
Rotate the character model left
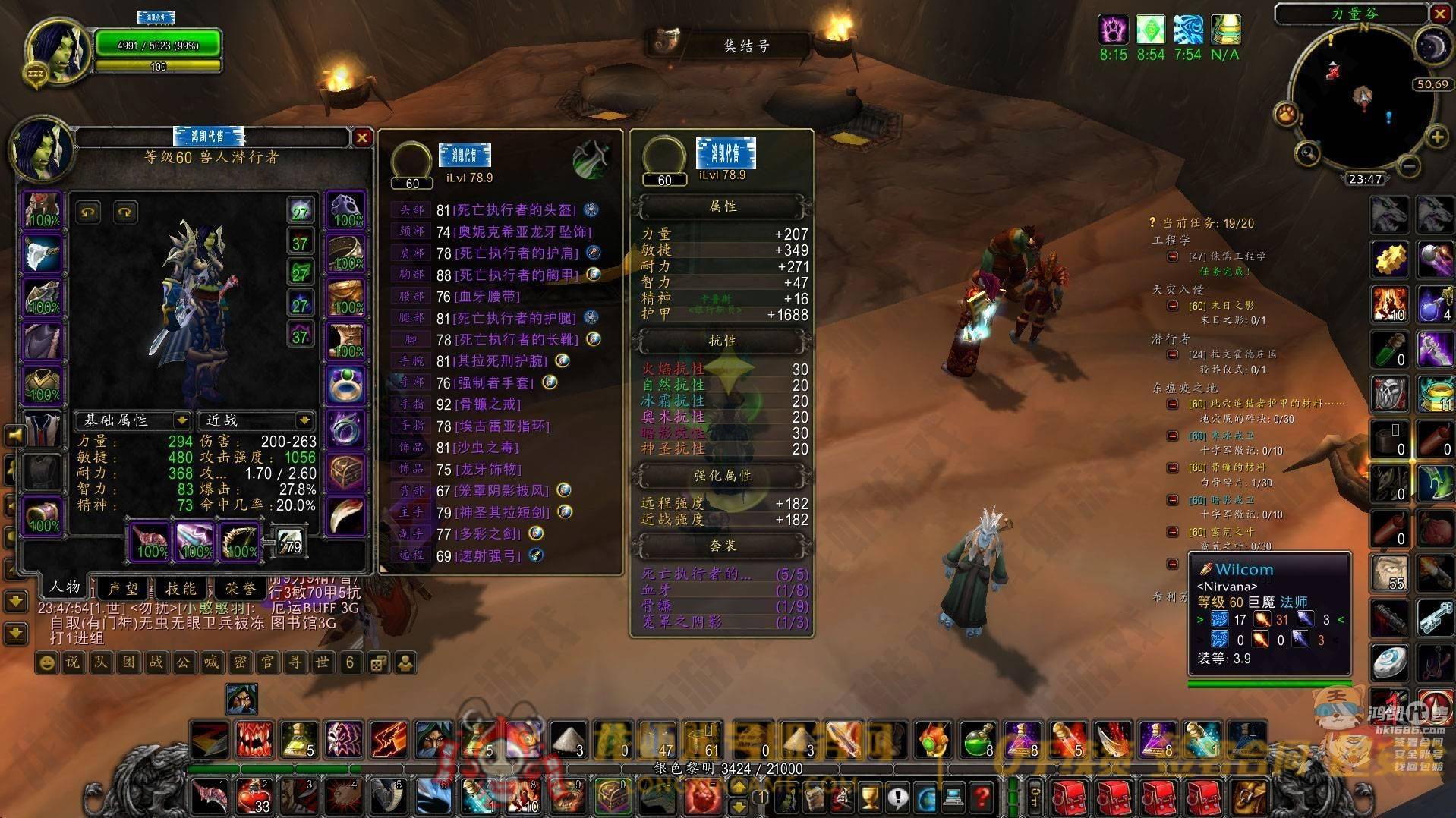coord(88,212)
